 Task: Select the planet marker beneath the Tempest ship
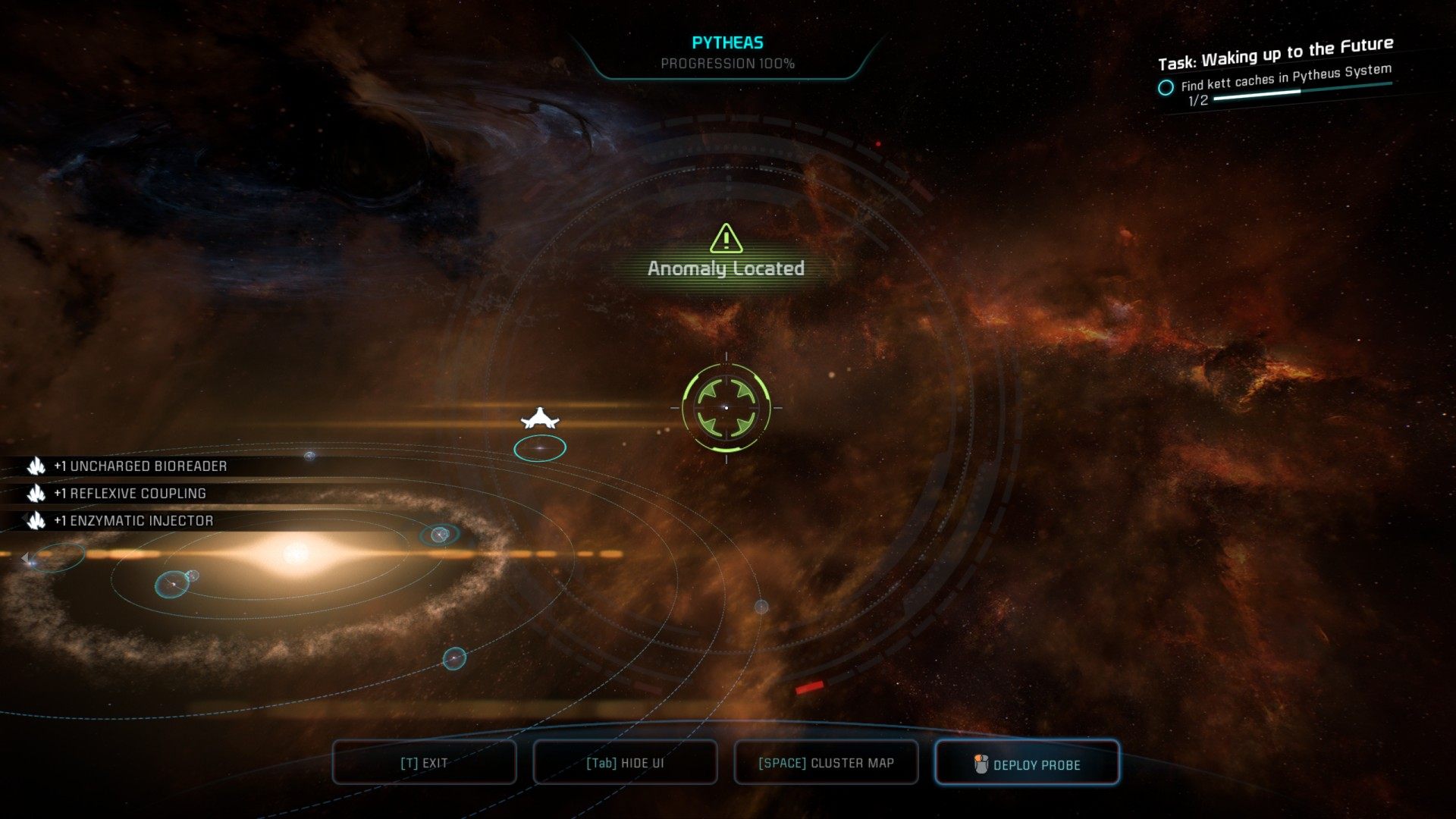click(x=540, y=448)
